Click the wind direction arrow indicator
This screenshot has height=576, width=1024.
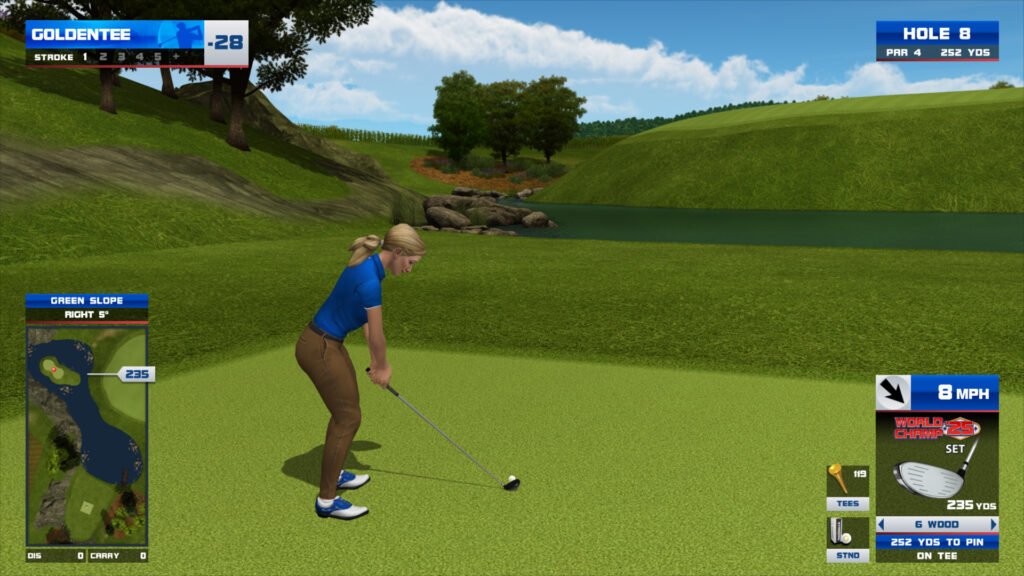pos(891,392)
